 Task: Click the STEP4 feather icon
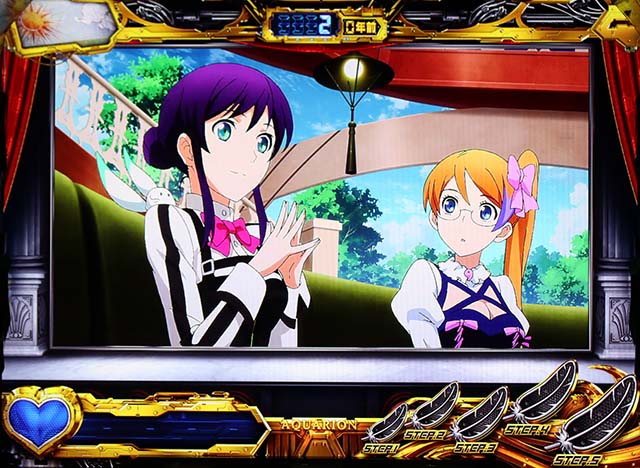tap(545, 397)
